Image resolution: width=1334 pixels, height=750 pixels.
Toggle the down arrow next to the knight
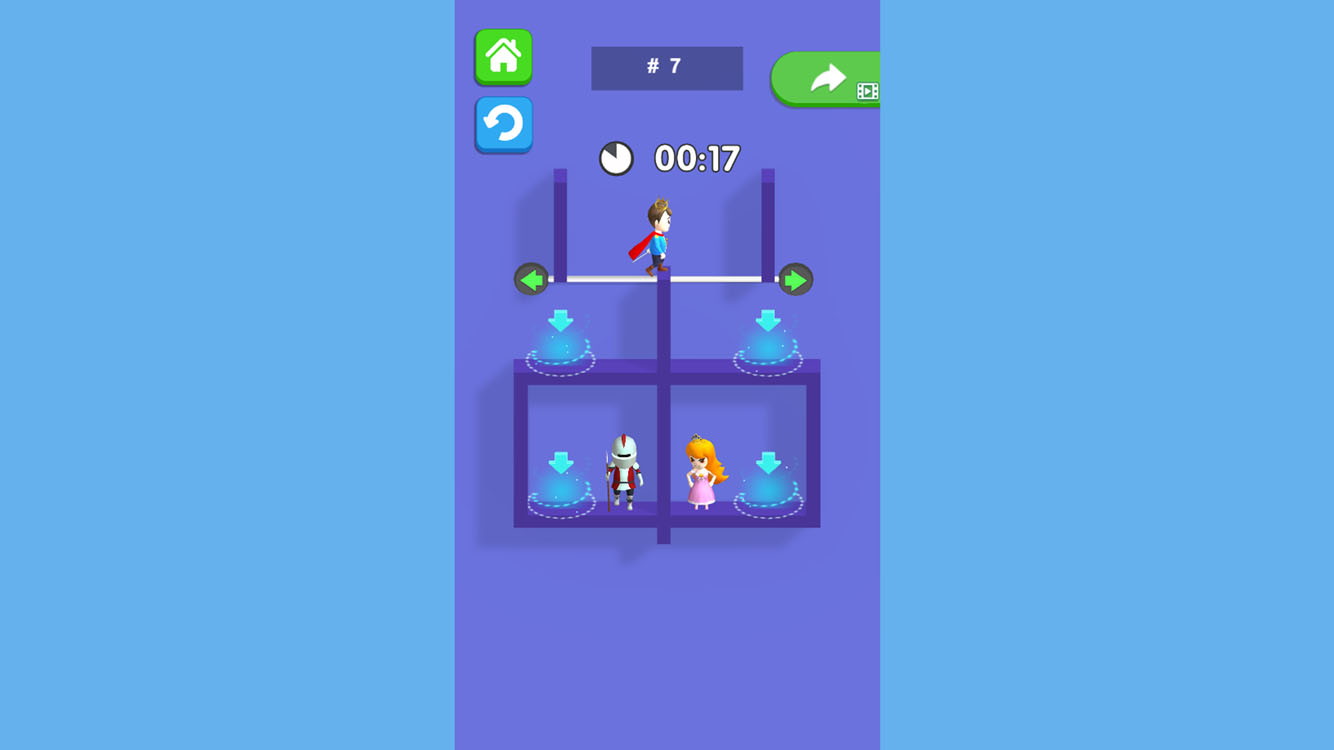click(x=562, y=463)
